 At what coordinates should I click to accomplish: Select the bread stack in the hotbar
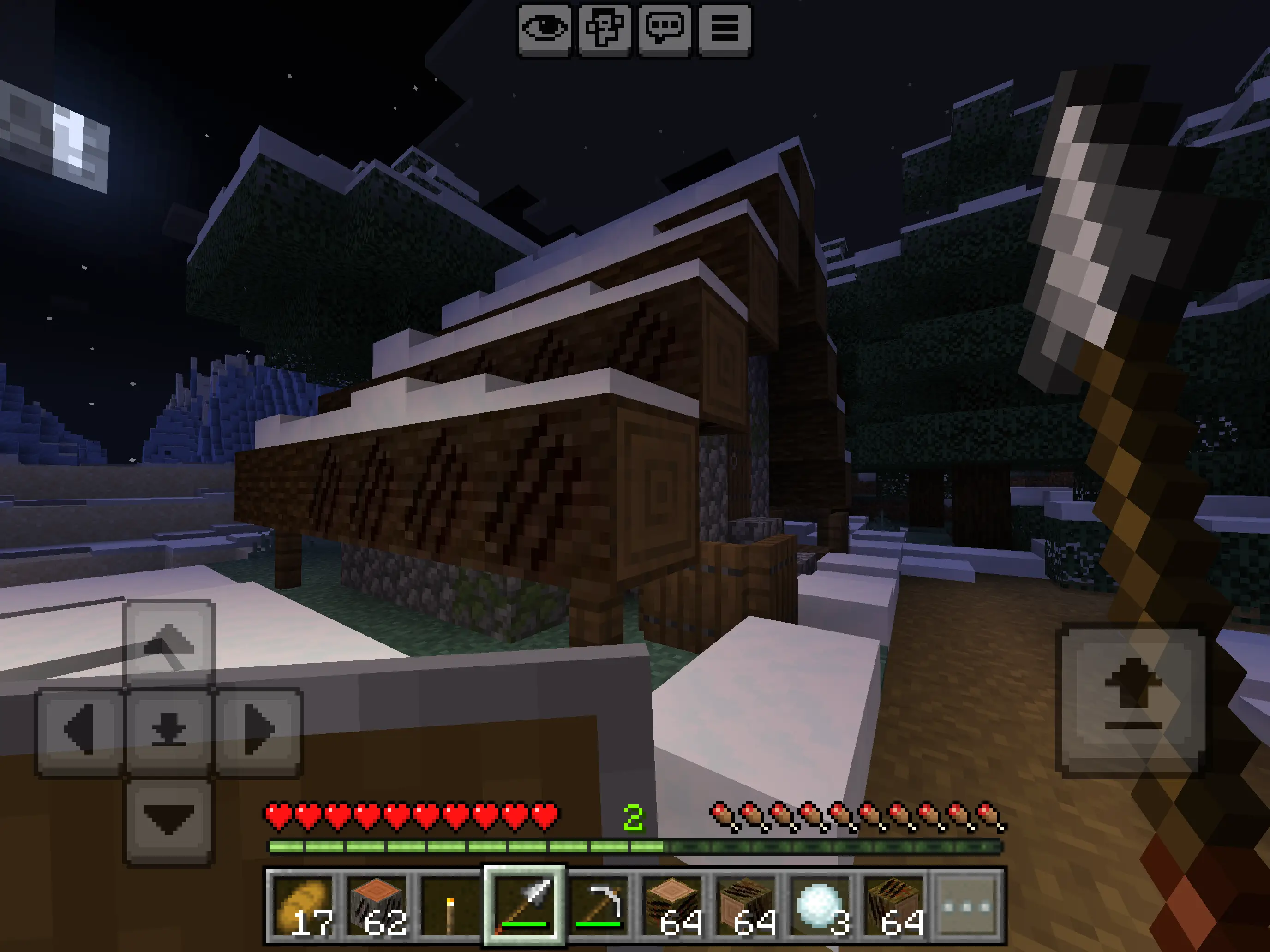click(x=304, y=906)
